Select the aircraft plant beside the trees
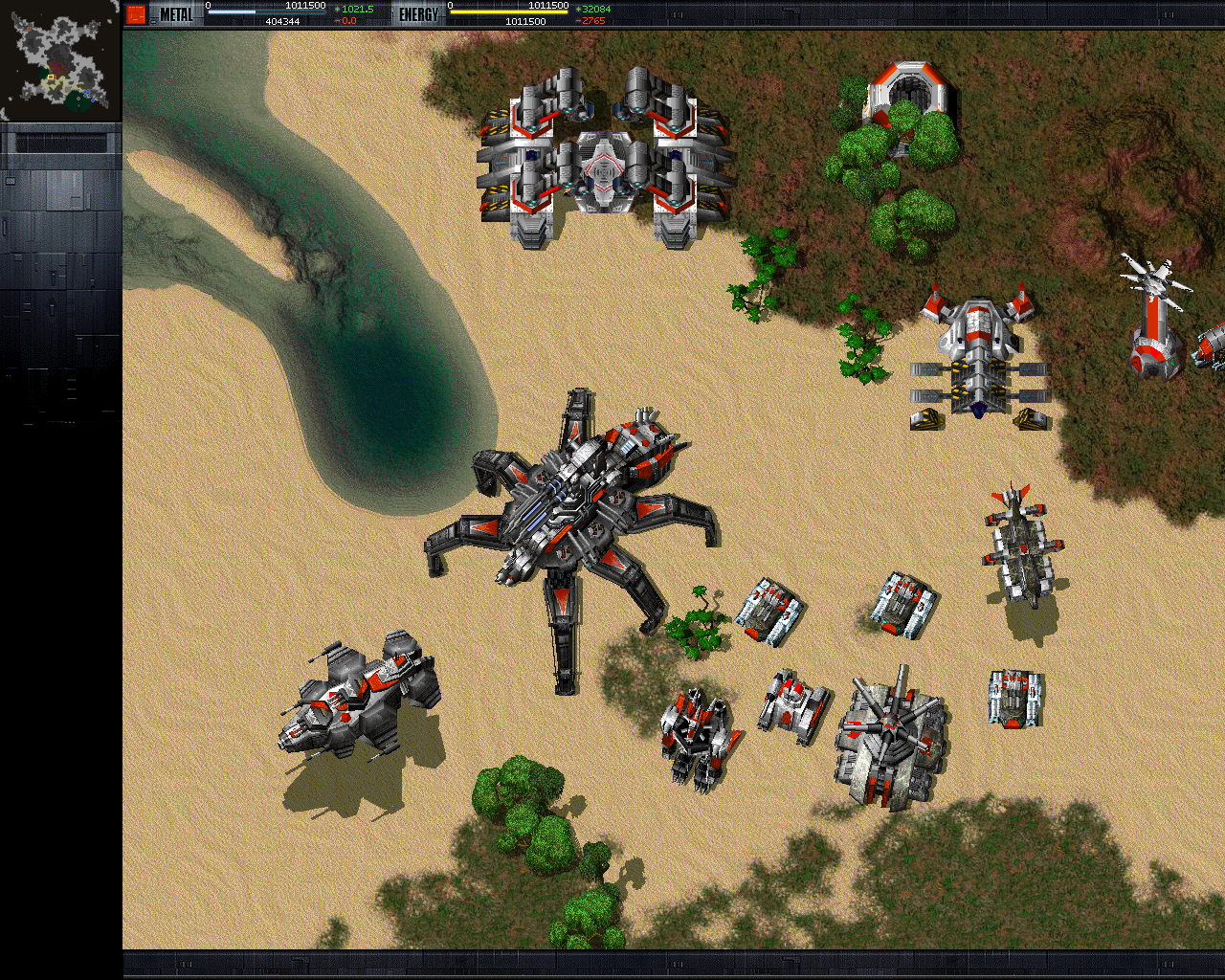The height and width of the screenshot is (980, 1225). pos(976,354)
